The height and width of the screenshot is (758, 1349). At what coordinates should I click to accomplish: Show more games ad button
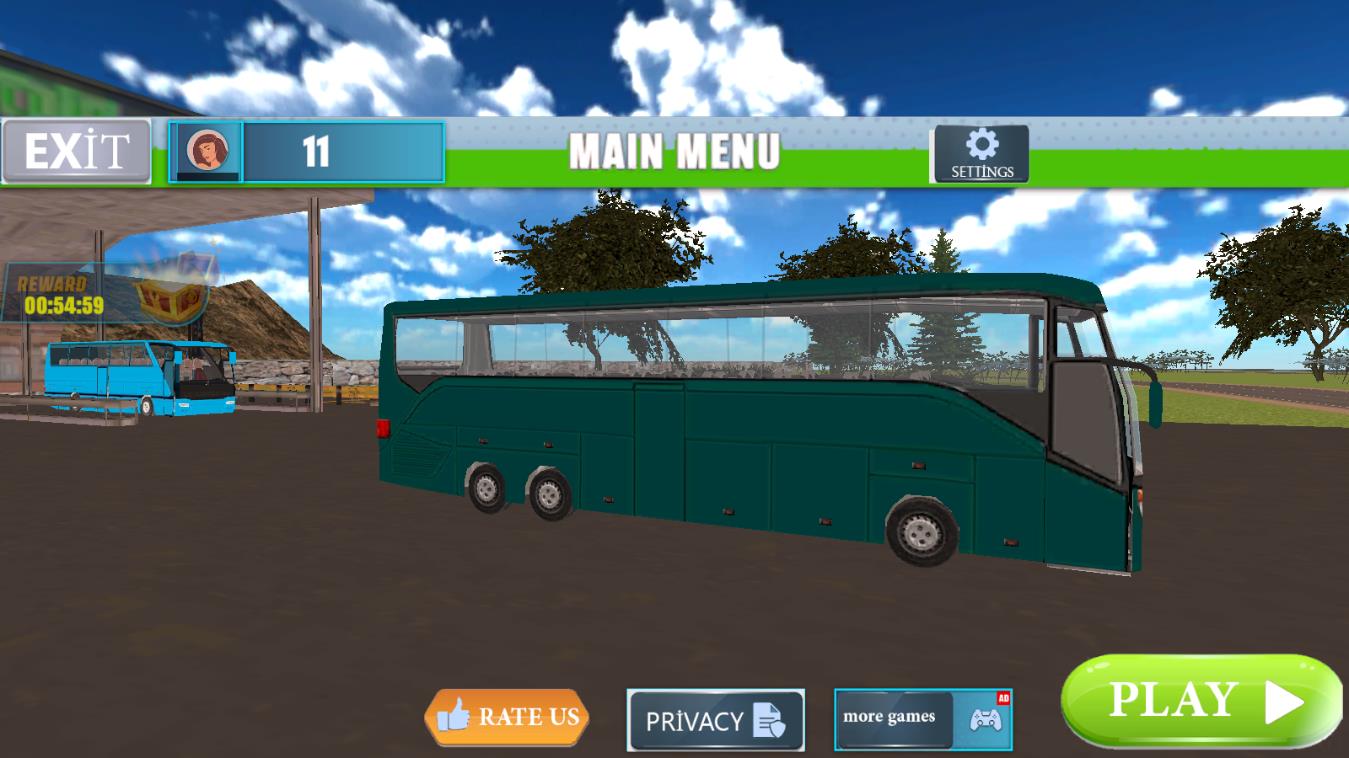(x=922, y=719)
